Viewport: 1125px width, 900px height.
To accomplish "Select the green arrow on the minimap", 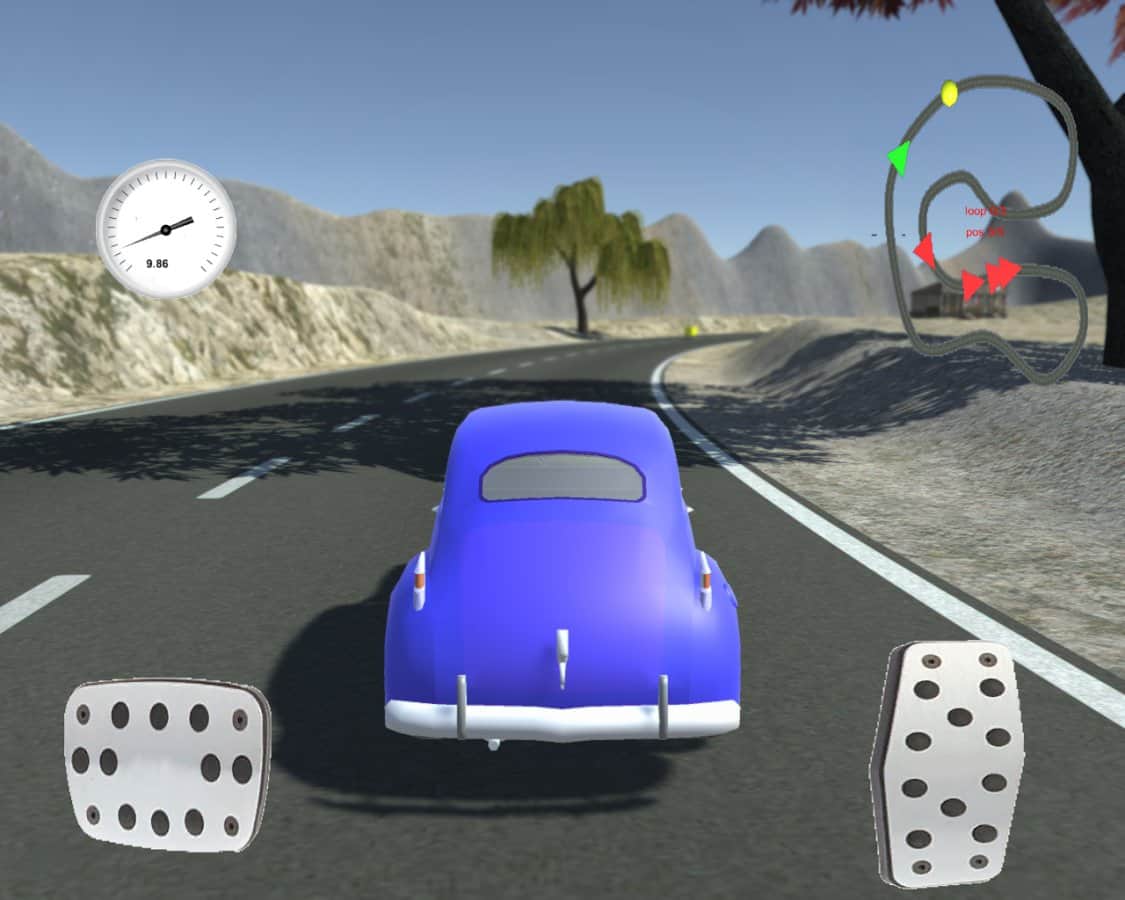I will [898, 158].
